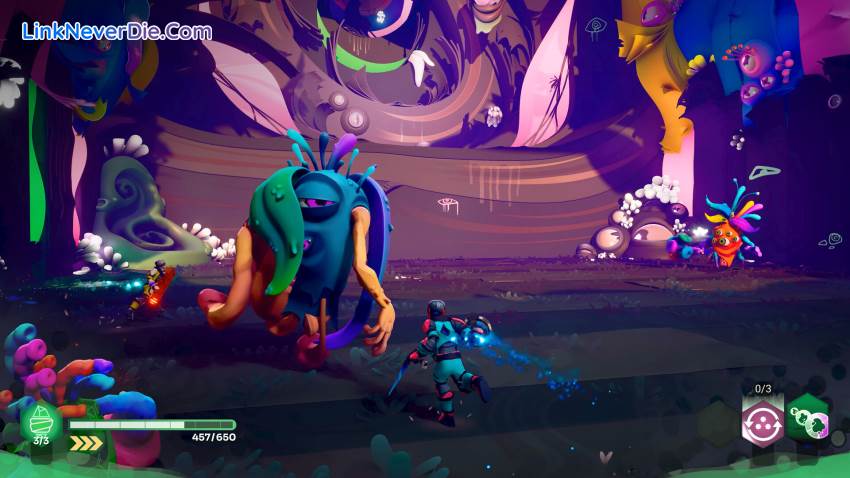Click the yellow dash chevrons indicator
The height and width of the screenshot is (478, 850).
pyautogui.click(x=86, y=441)
